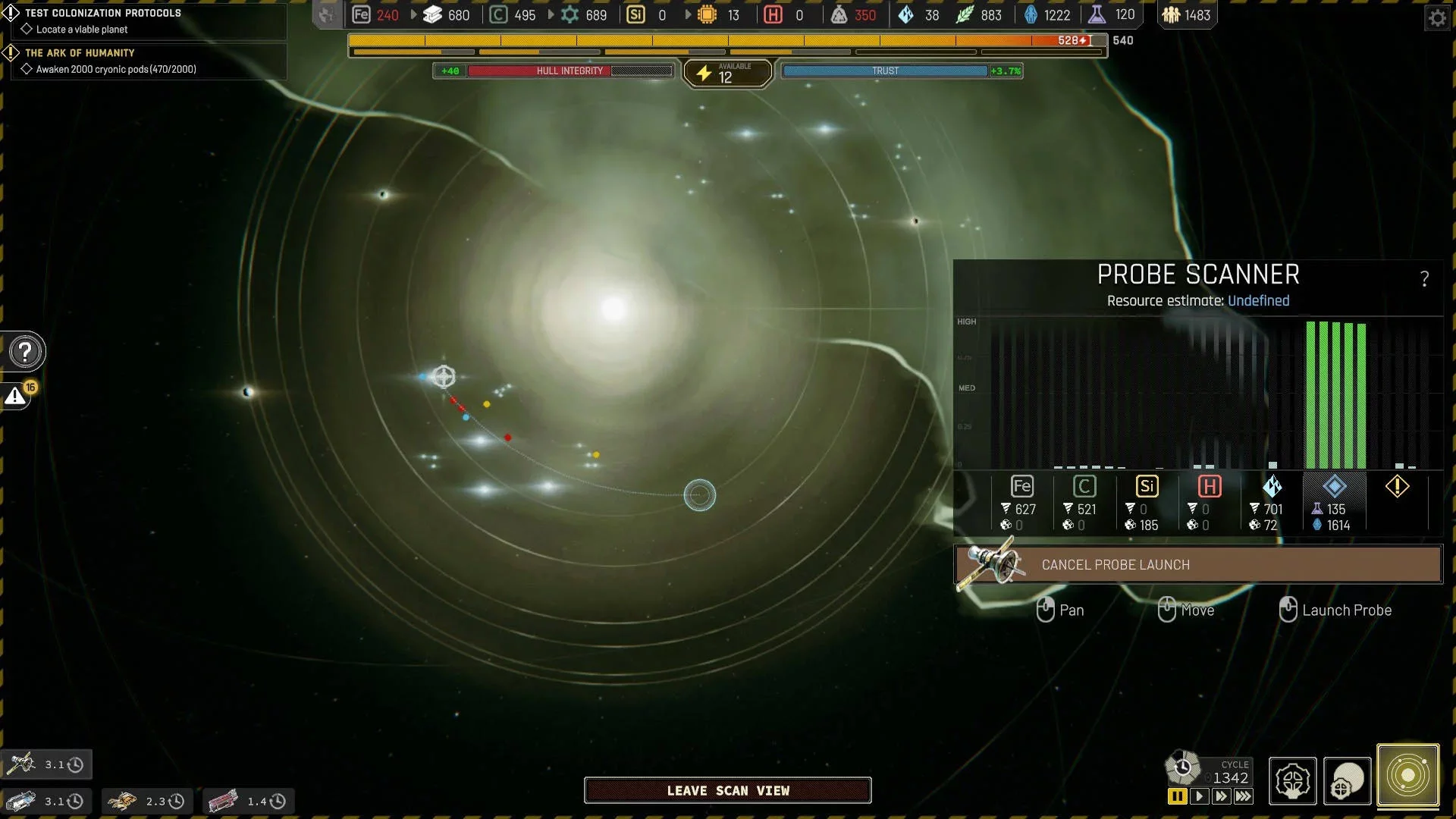Open the round help question mark button
The image size is (1456, 819).
click(x=25, y=352)
